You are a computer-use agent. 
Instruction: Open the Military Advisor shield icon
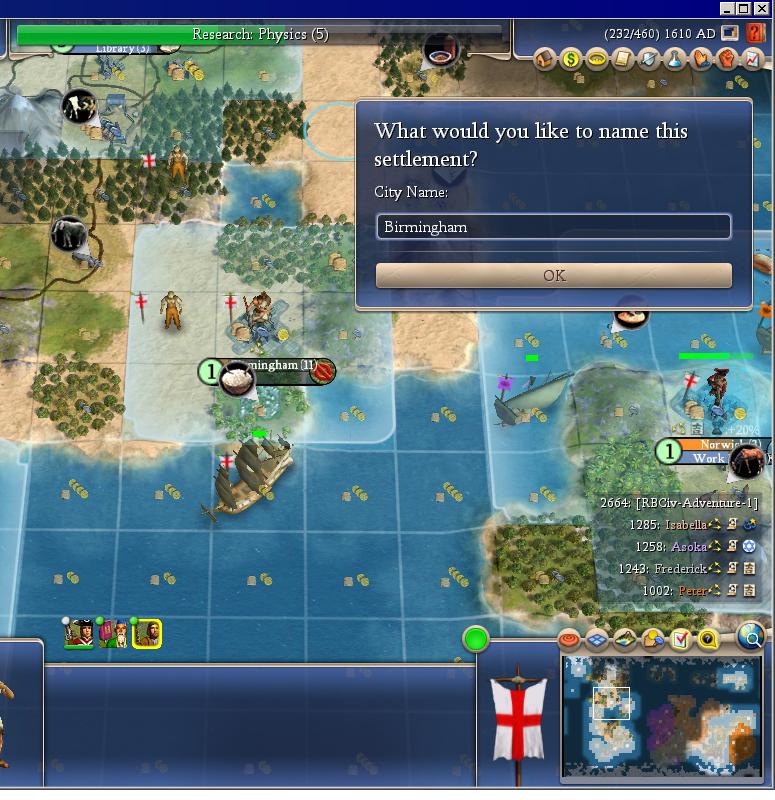coord(648,60)
